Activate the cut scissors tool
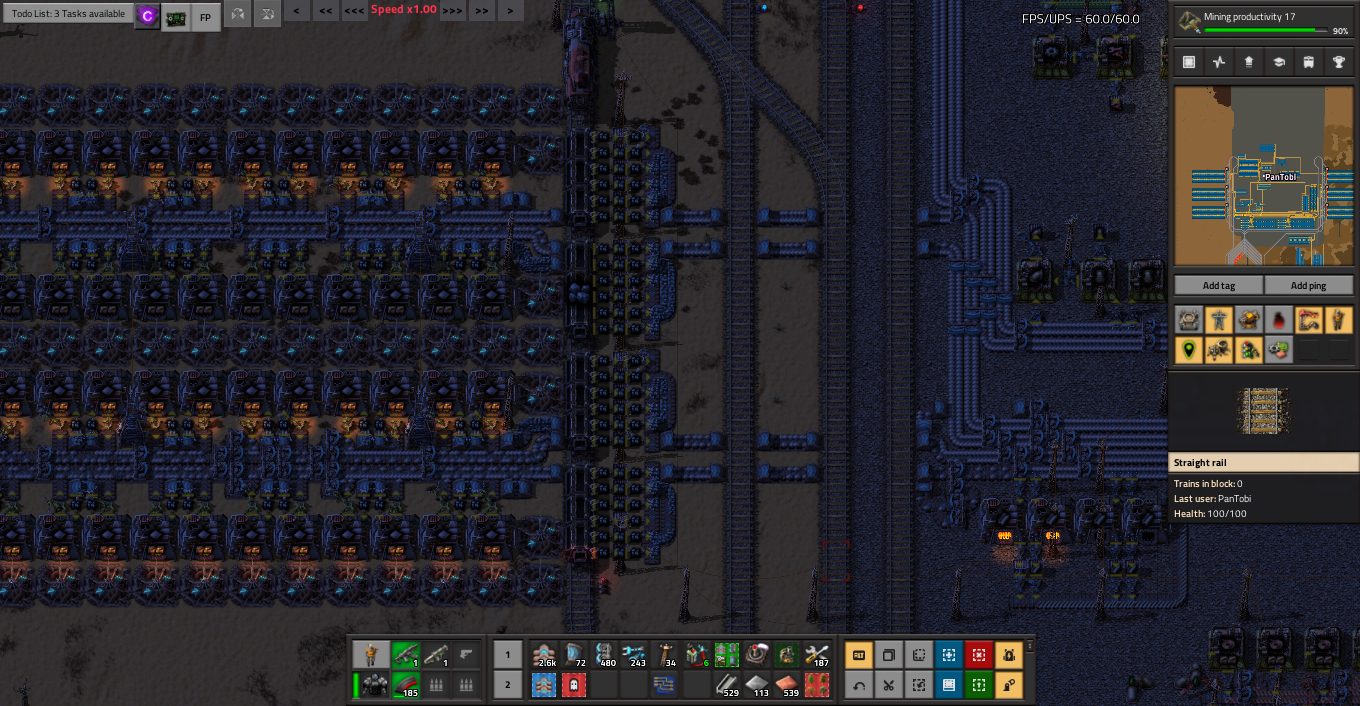Screen dimensions: 1360x706 888,685
